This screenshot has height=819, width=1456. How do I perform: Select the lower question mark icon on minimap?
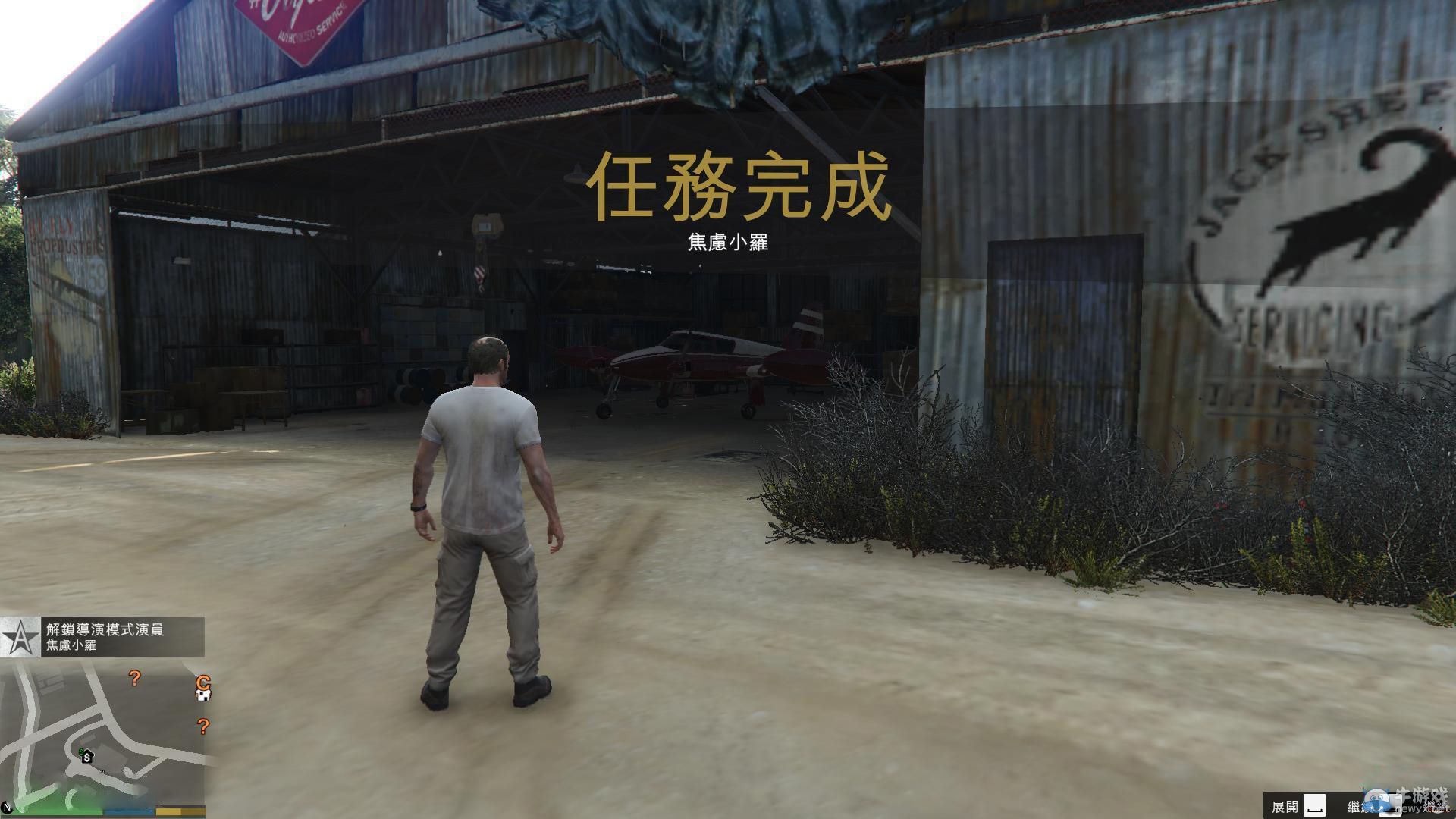(x=205, y=726)
